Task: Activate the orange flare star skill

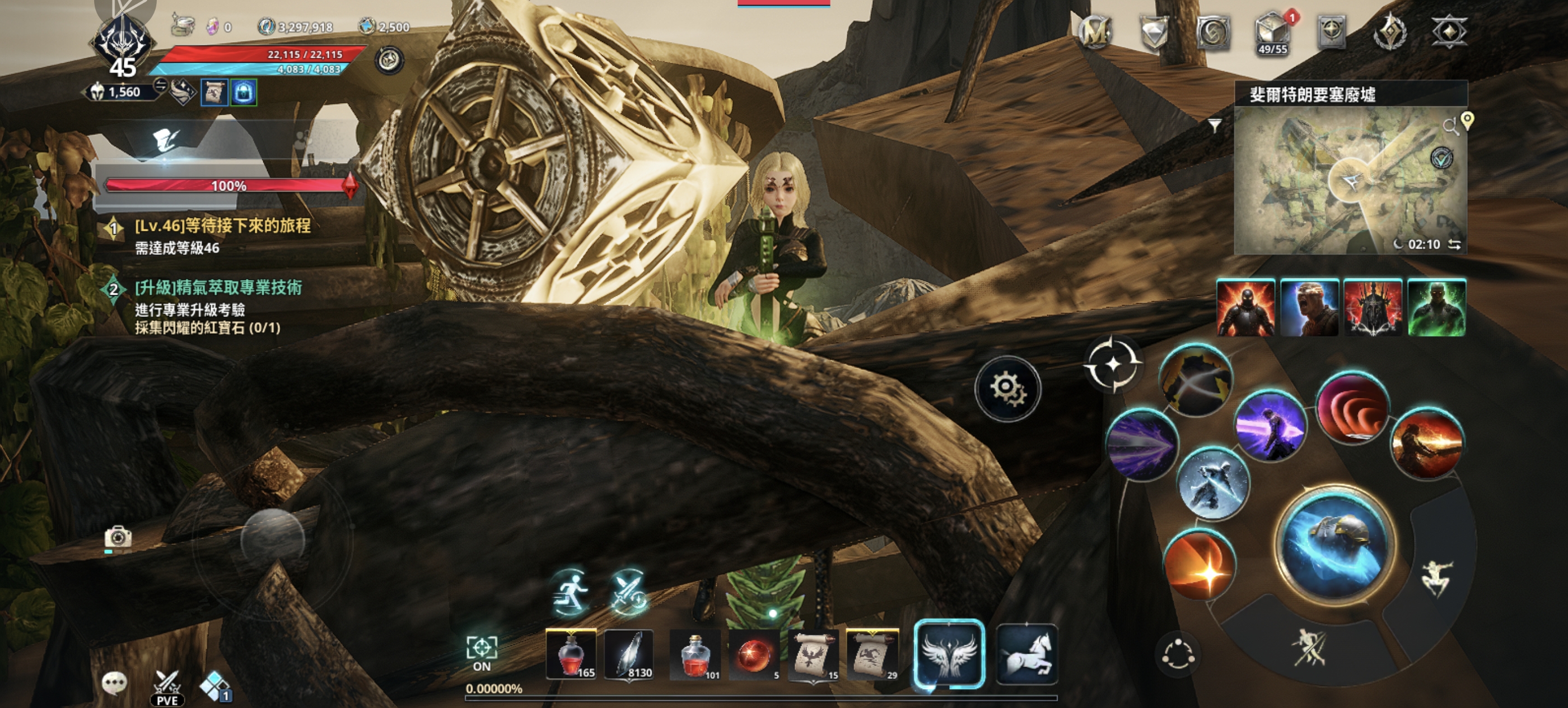Action: 1200,566
